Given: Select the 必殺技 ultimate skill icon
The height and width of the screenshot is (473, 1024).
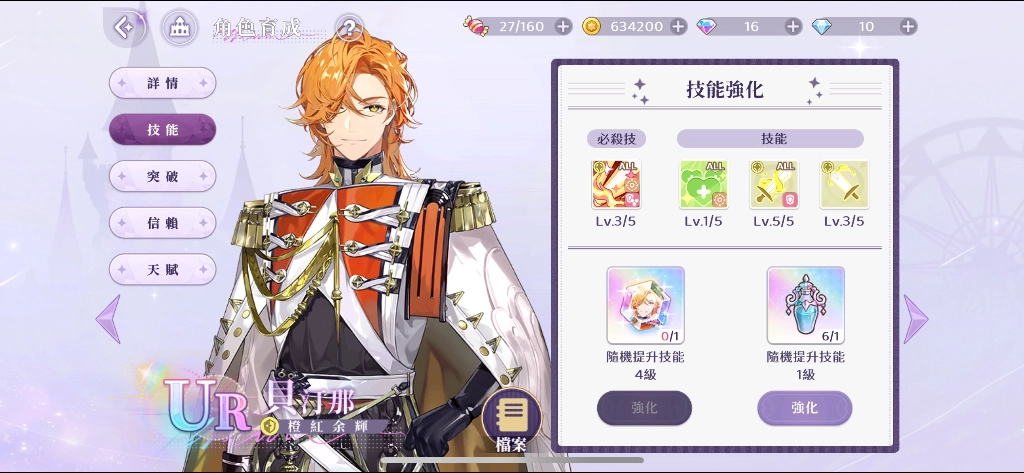Looking at the screenshot, I should pyautogui.click(x=615, y=185).
